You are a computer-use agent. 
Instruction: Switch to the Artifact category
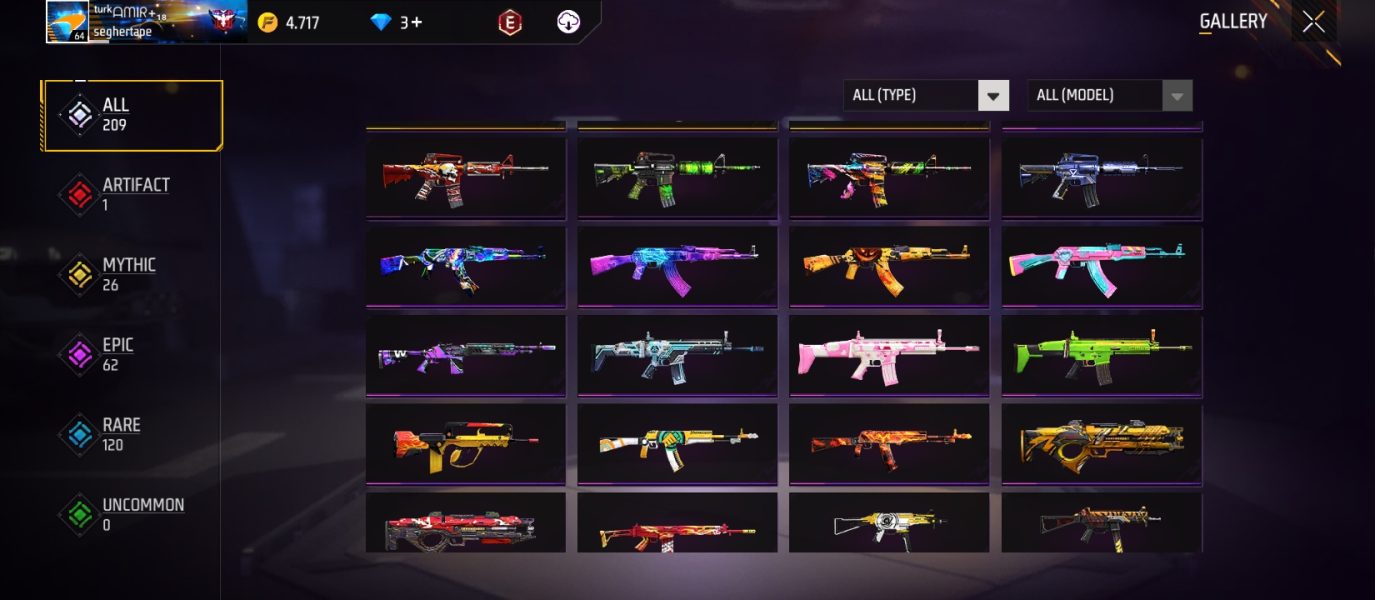132,195
